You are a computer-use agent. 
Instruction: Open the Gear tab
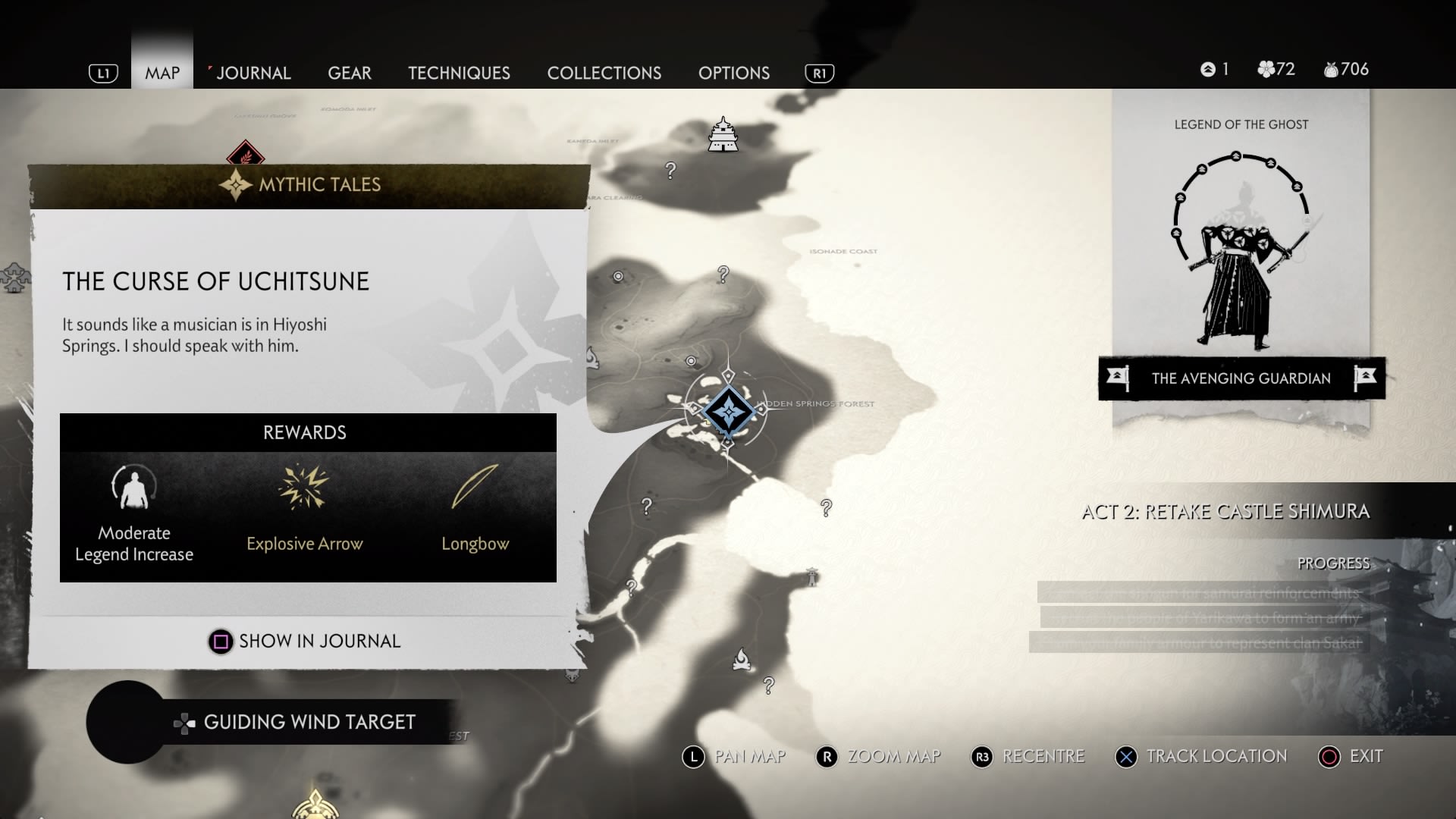349,73
